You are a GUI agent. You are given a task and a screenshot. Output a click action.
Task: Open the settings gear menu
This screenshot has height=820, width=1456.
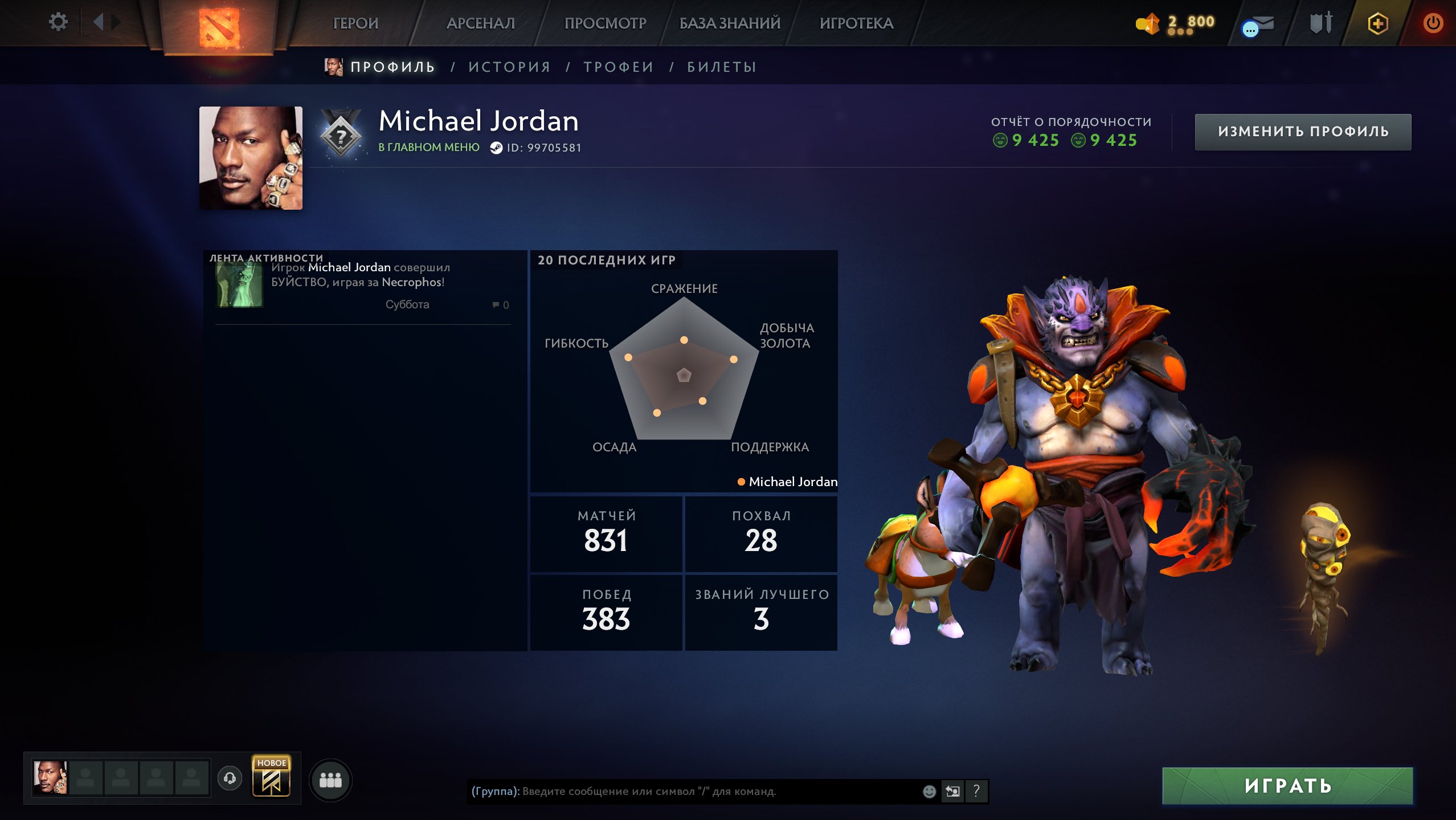tap(58, 22)
